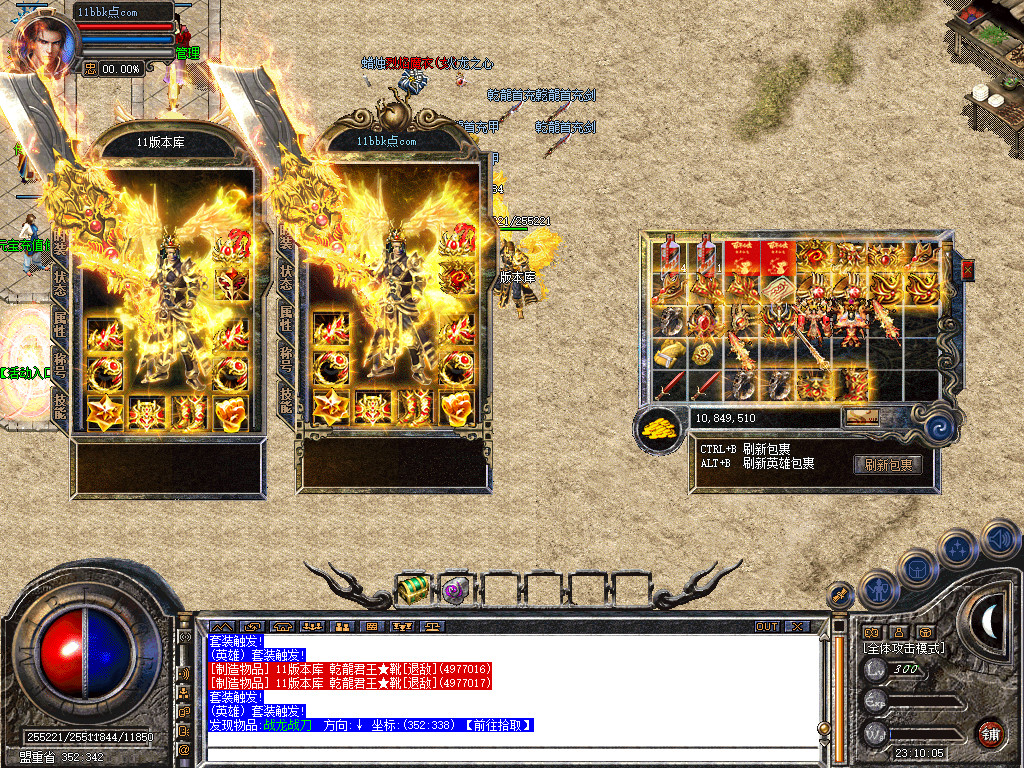
Task: Click the sound speaker round button
Action: click(1000, 537)
